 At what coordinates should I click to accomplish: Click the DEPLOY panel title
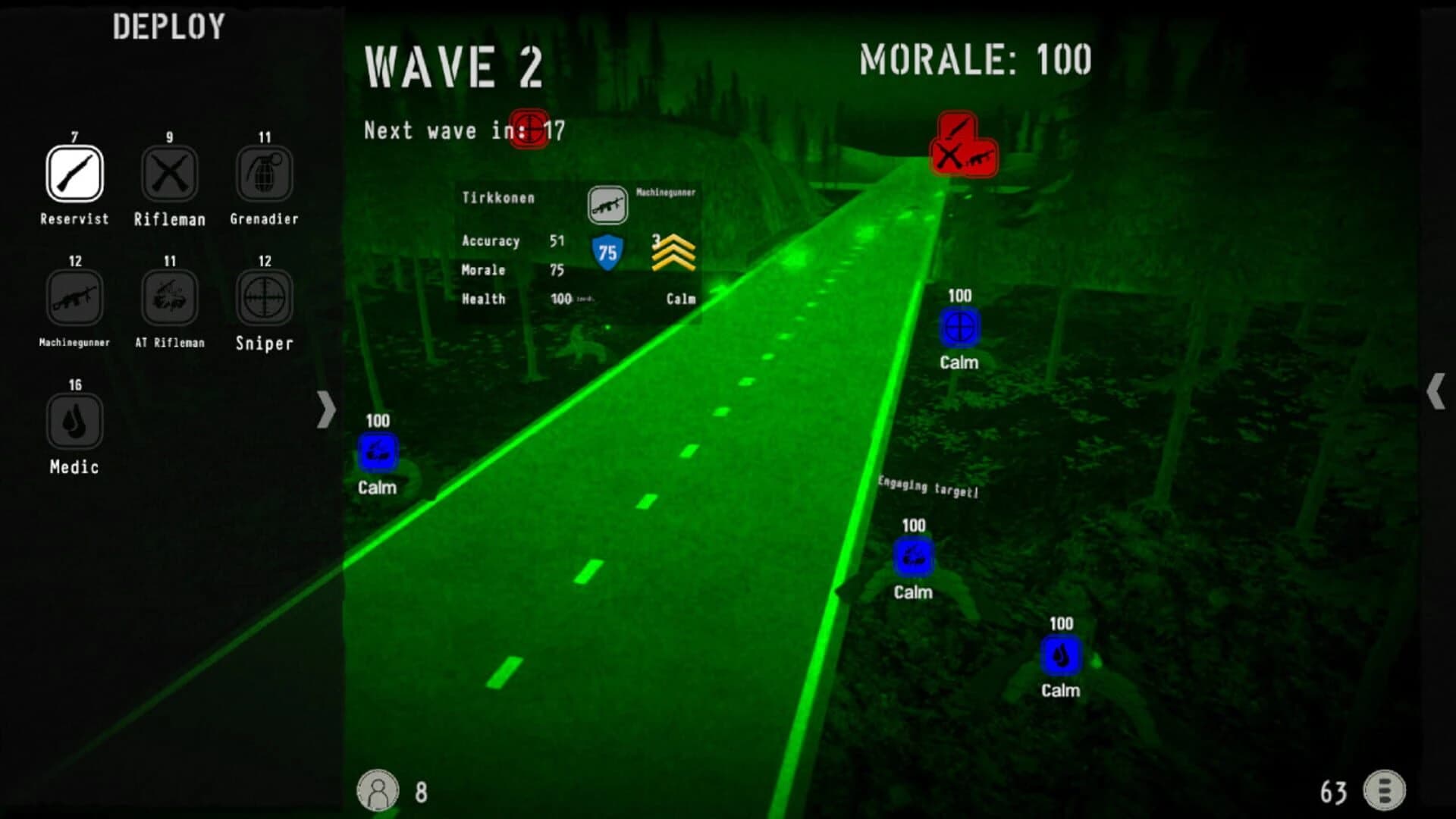tap(168, 27)
